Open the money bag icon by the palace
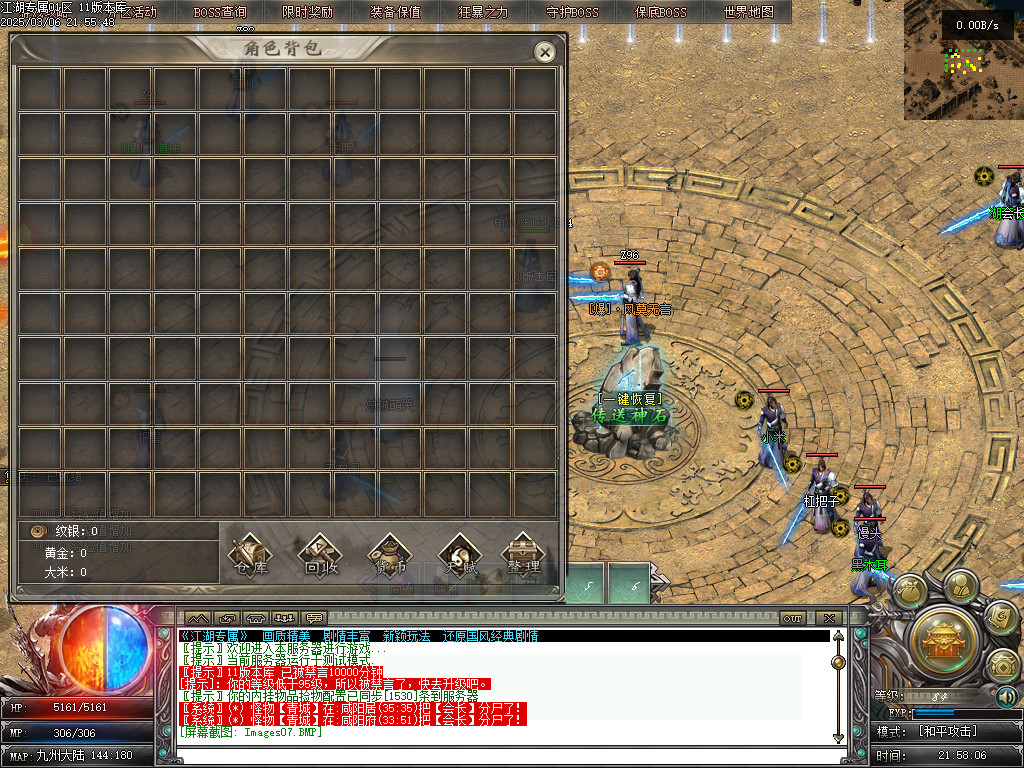This screenshot has height=768, width=1024. (x=911, y=592)
